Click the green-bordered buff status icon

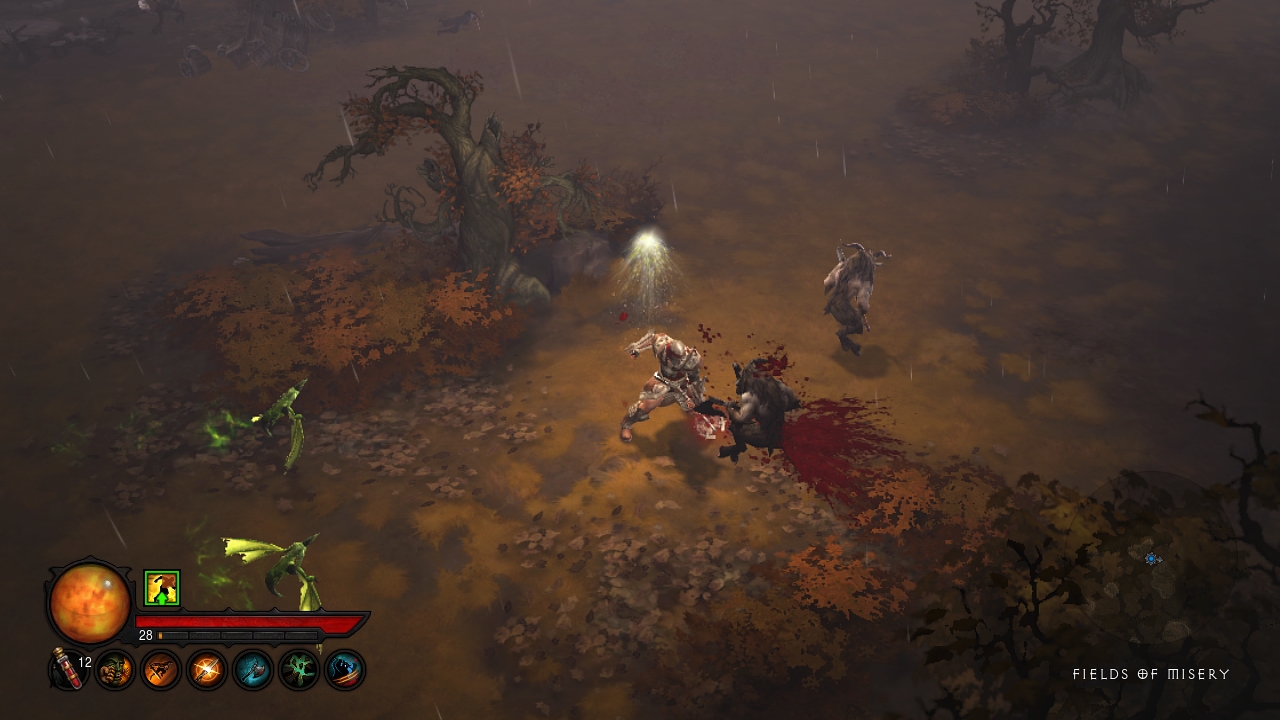tap(161, 588)
